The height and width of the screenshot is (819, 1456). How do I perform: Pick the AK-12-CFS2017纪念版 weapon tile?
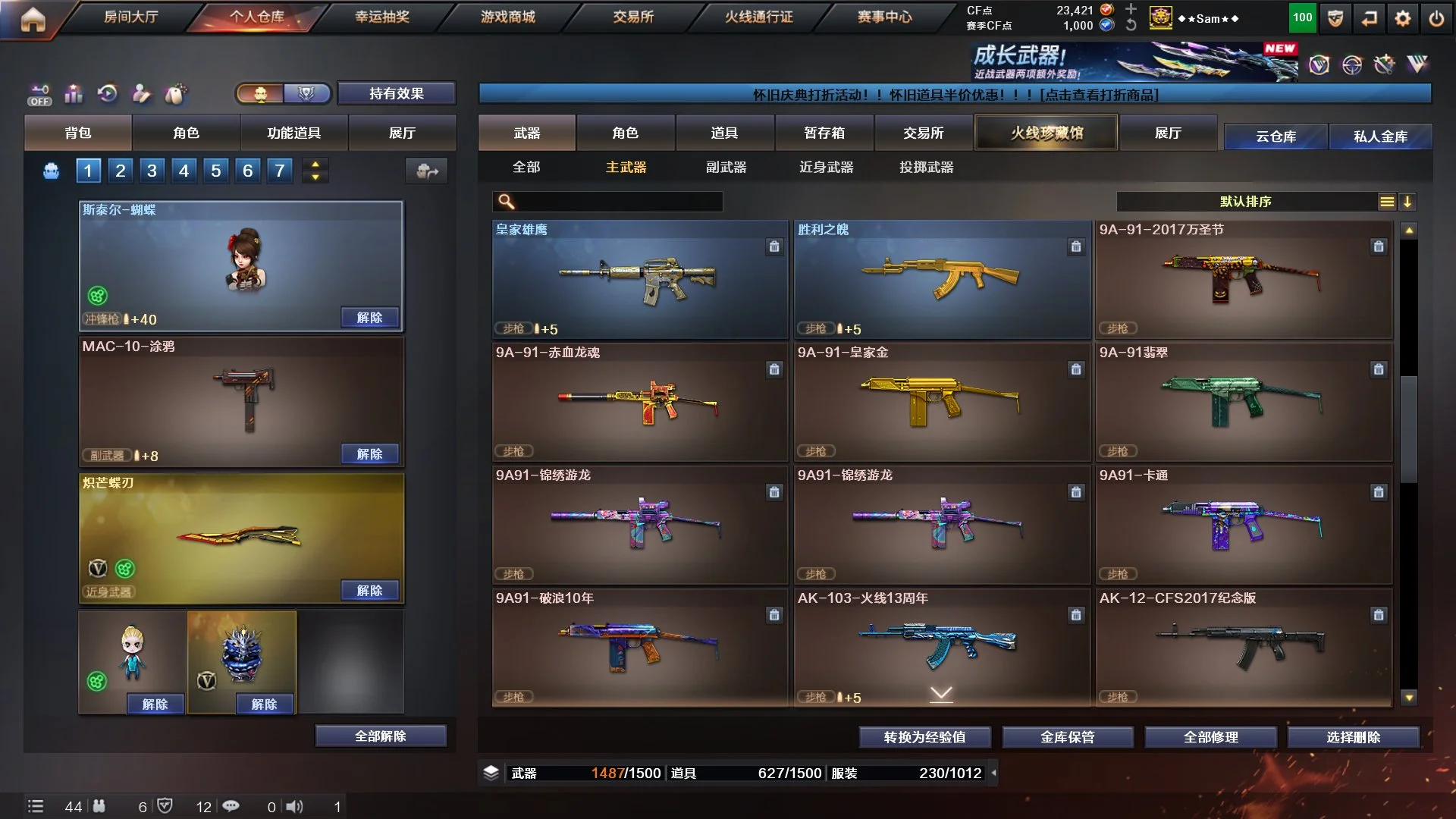pos(1243,648)
